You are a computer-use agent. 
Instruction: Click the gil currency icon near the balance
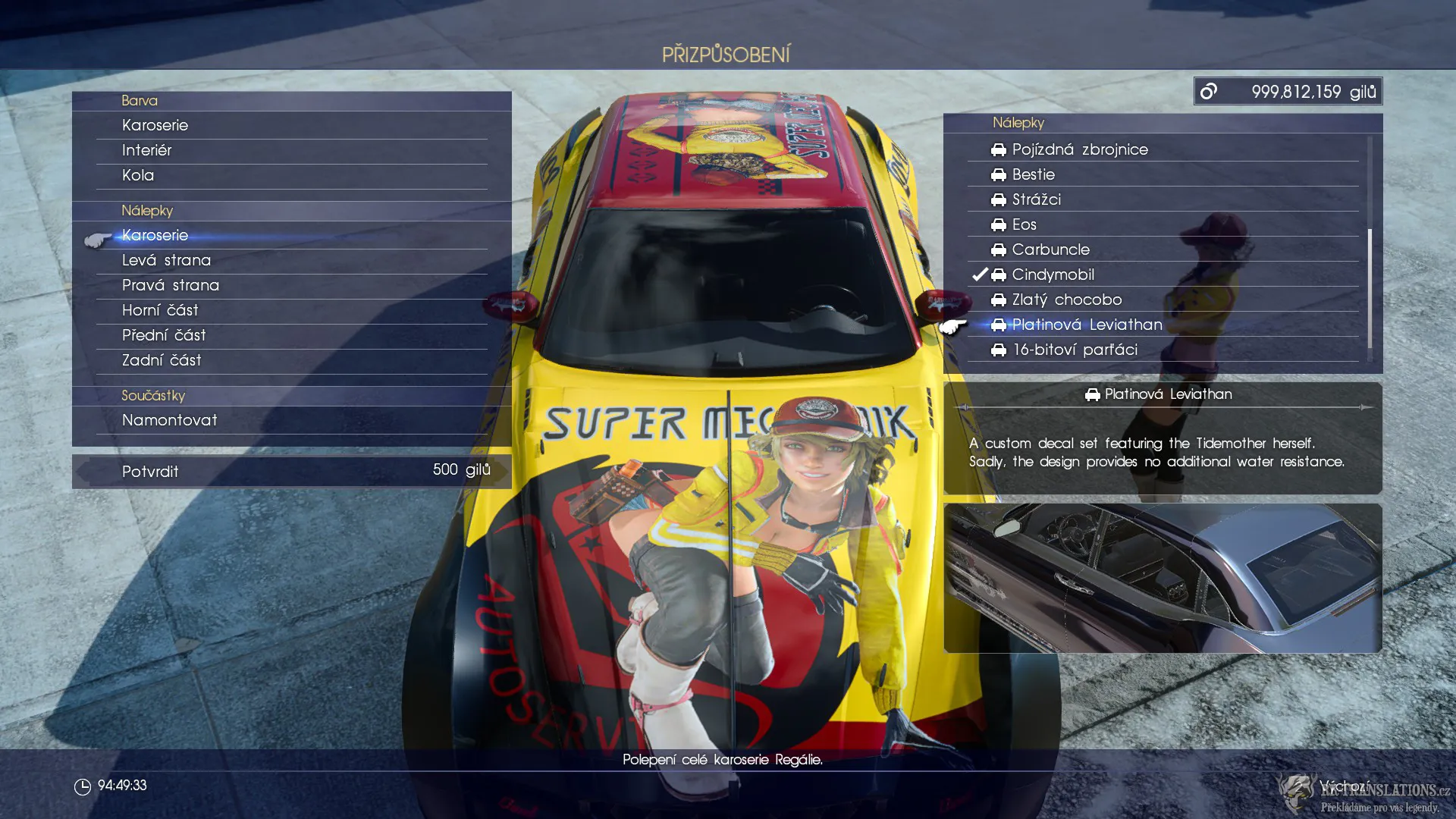pyautogui.click(x=1209, y=90)
